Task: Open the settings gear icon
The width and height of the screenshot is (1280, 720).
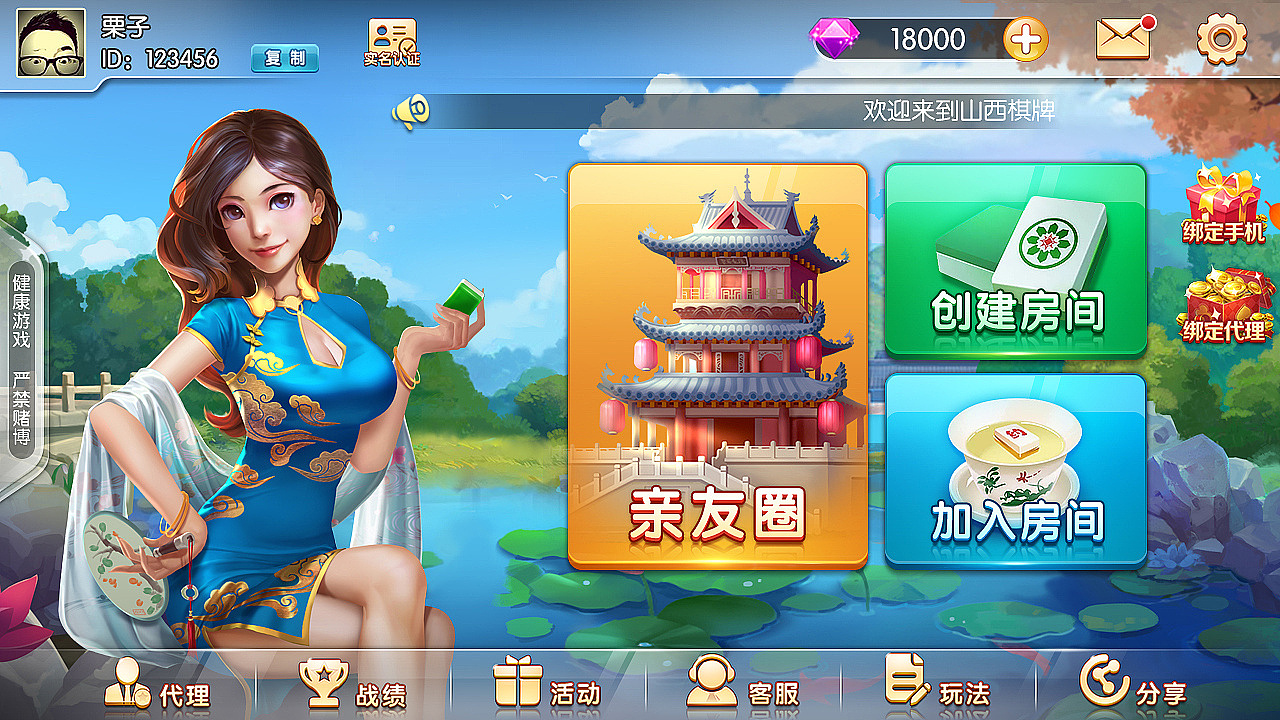Action: pos(1222,40)
